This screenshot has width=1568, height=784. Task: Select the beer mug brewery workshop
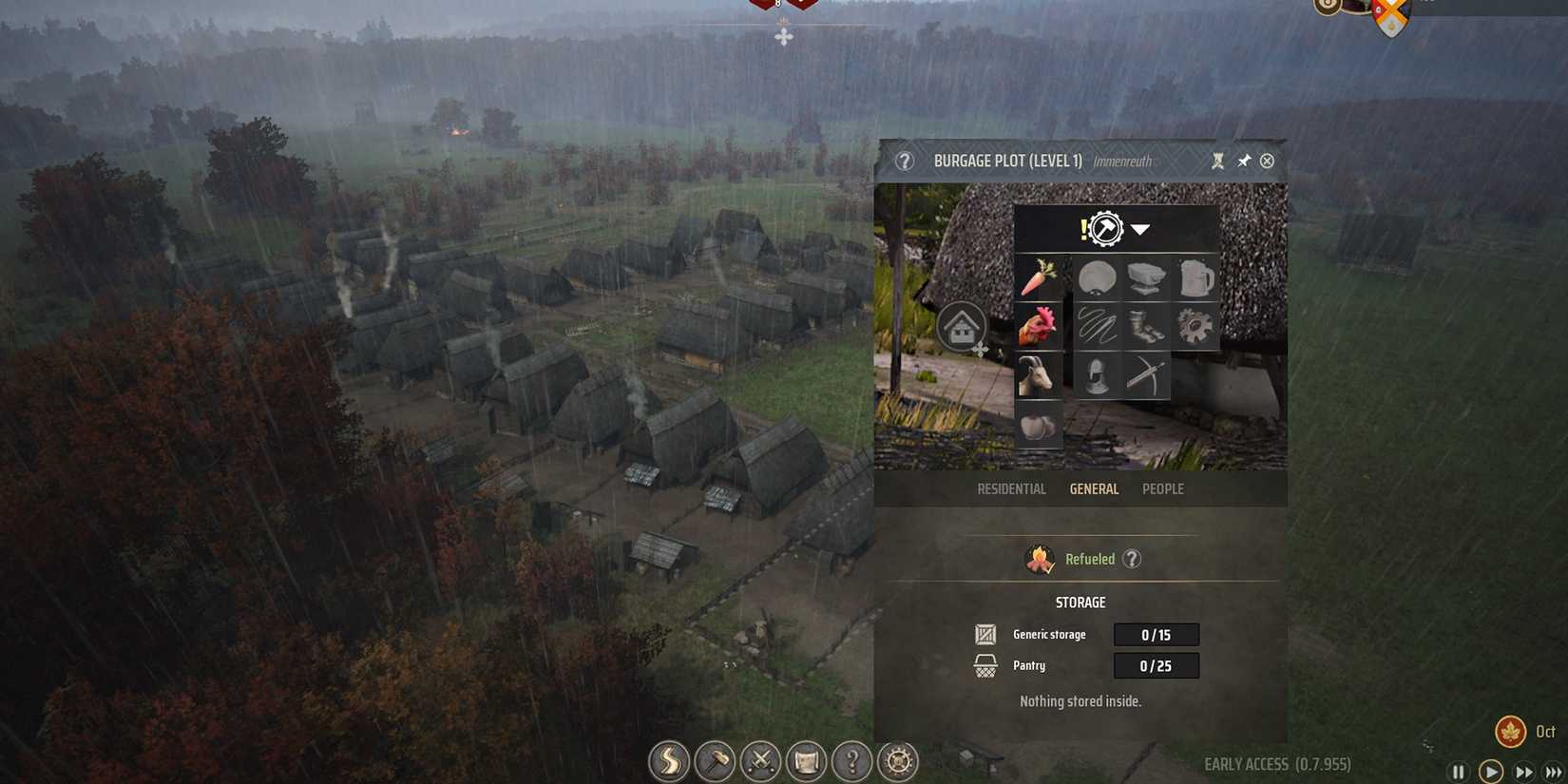(1195, 278)
